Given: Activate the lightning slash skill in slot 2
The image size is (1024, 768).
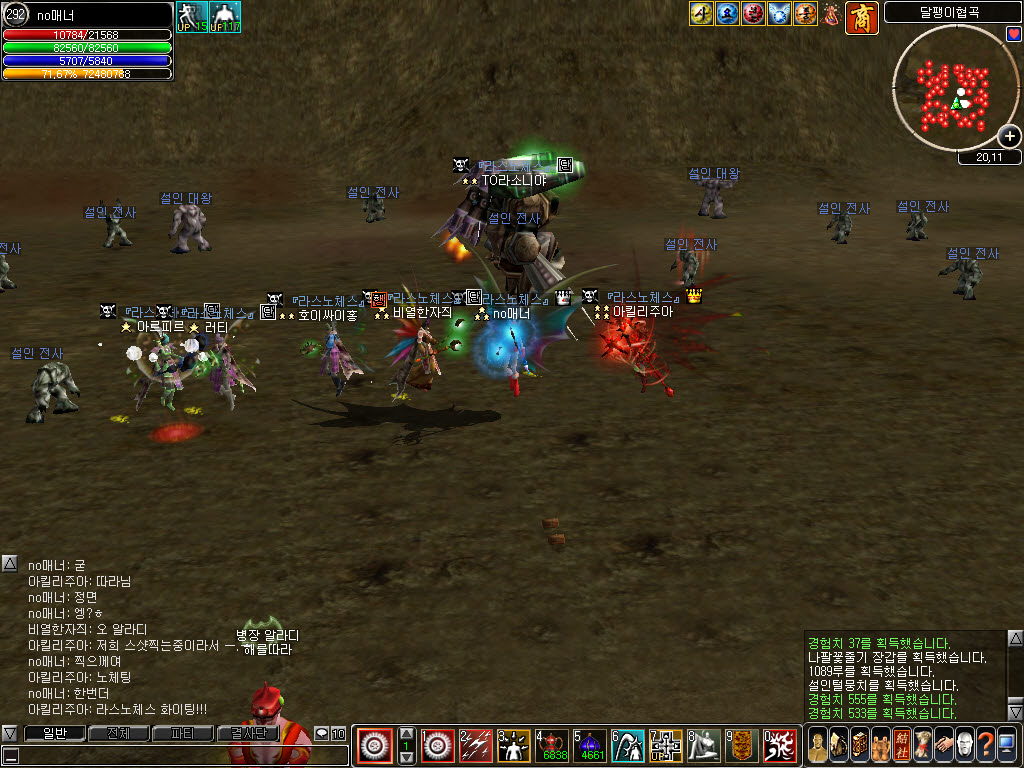Looking at the screenshot, I should (x=476, y=746).
